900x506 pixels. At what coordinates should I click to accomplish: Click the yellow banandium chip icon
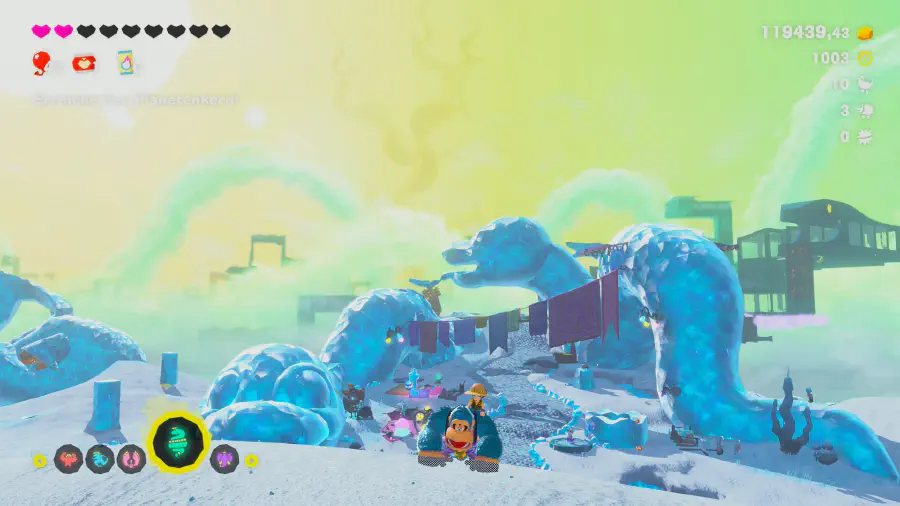click(x=866, y=59)
